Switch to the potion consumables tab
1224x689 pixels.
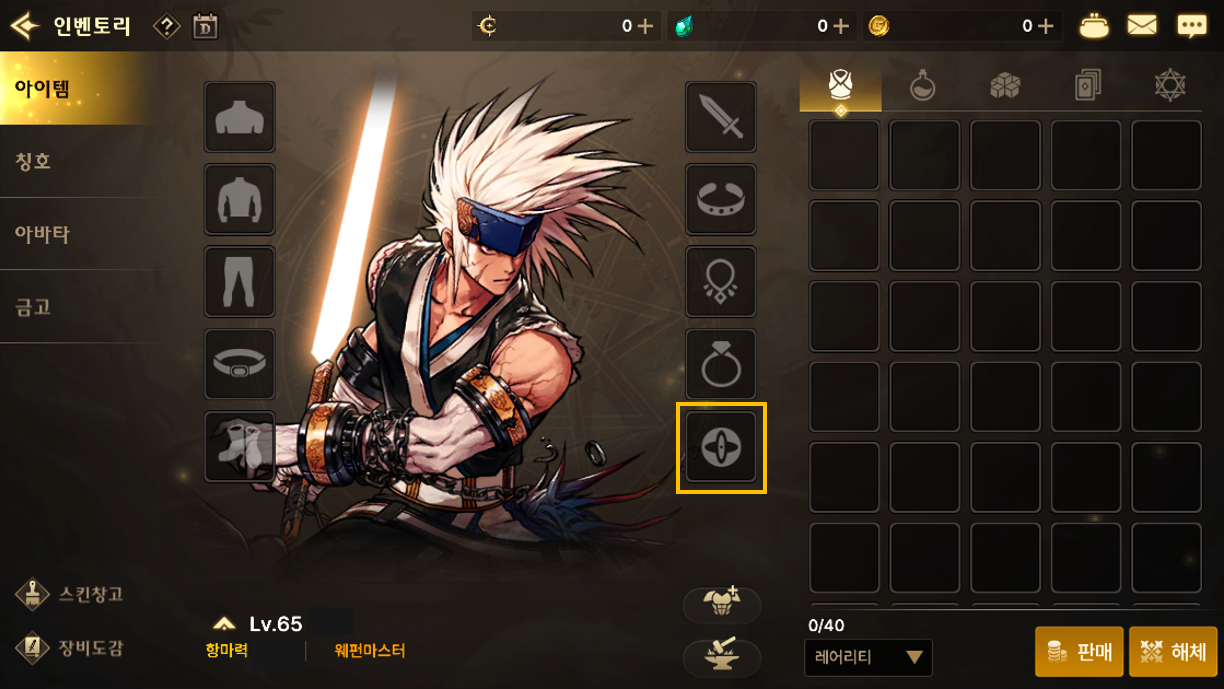922,86
